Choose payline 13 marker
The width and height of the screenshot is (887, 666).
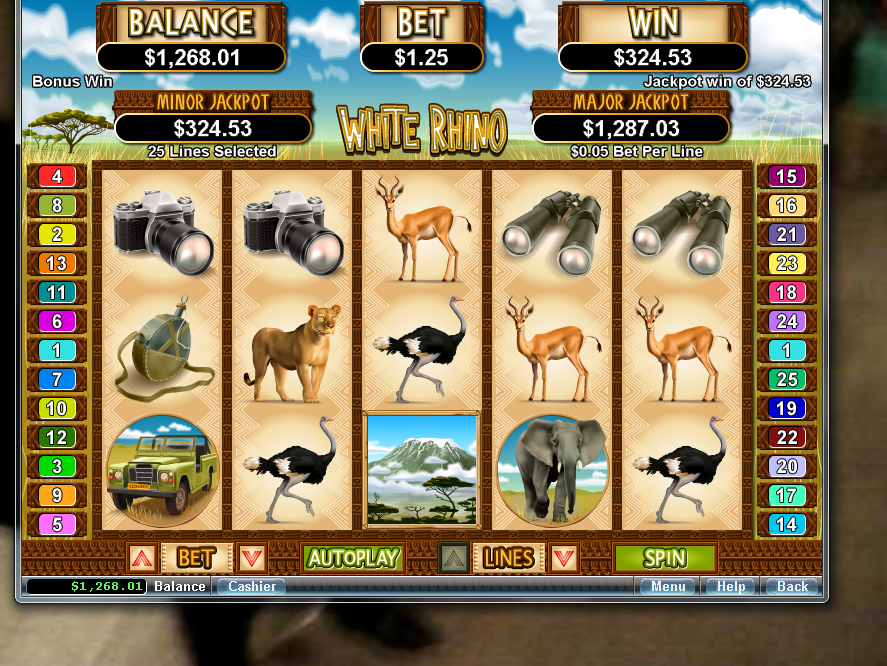(57, 264)
